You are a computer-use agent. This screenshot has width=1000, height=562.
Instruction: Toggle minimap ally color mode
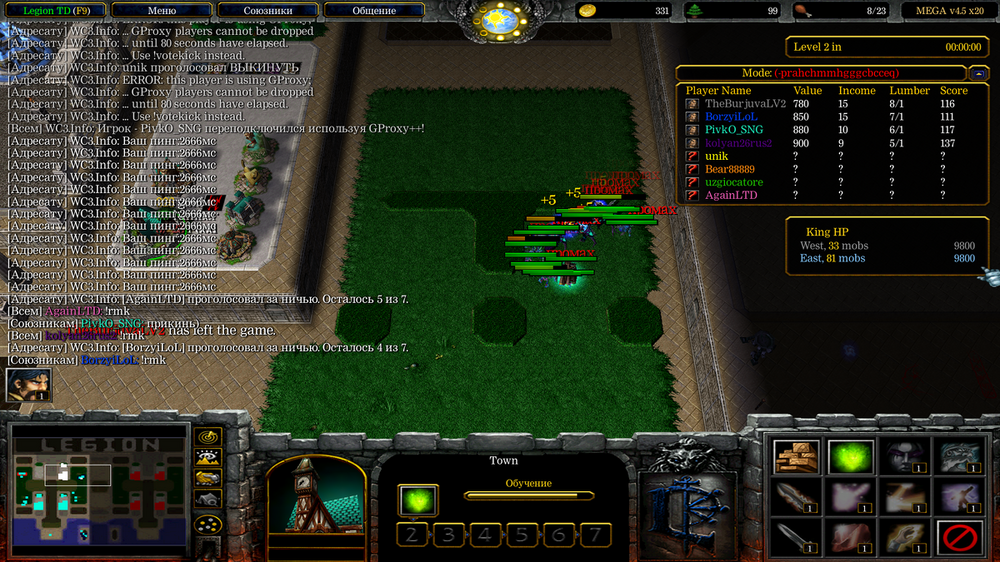click(207, 479)
